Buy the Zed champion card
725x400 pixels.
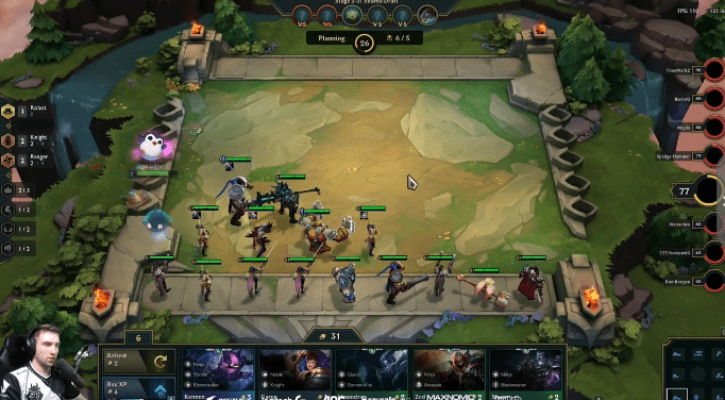[x=450, y=374]
